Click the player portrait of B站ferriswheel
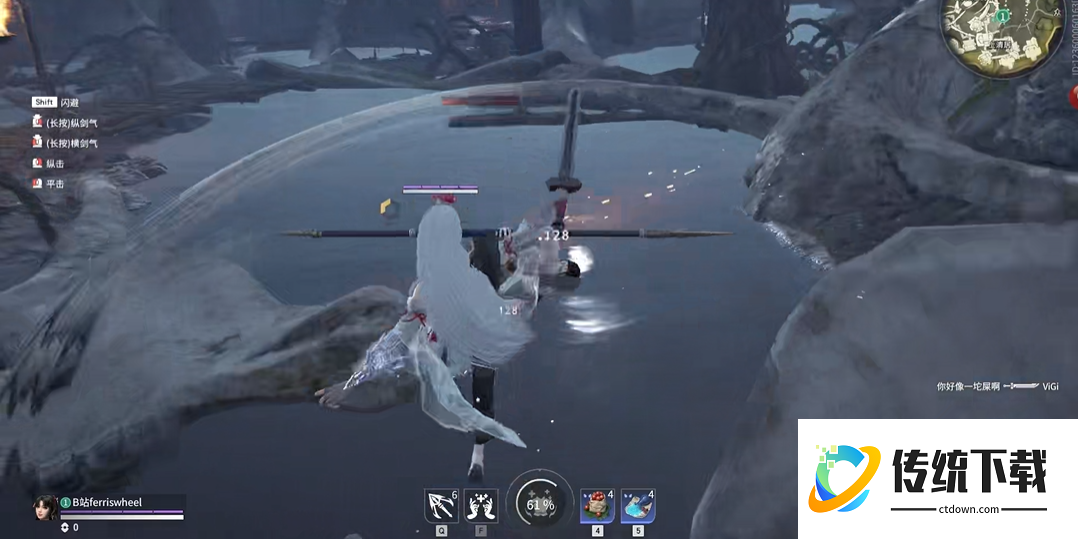Screen dimensions: 1078x539 [x=45, y=506]
